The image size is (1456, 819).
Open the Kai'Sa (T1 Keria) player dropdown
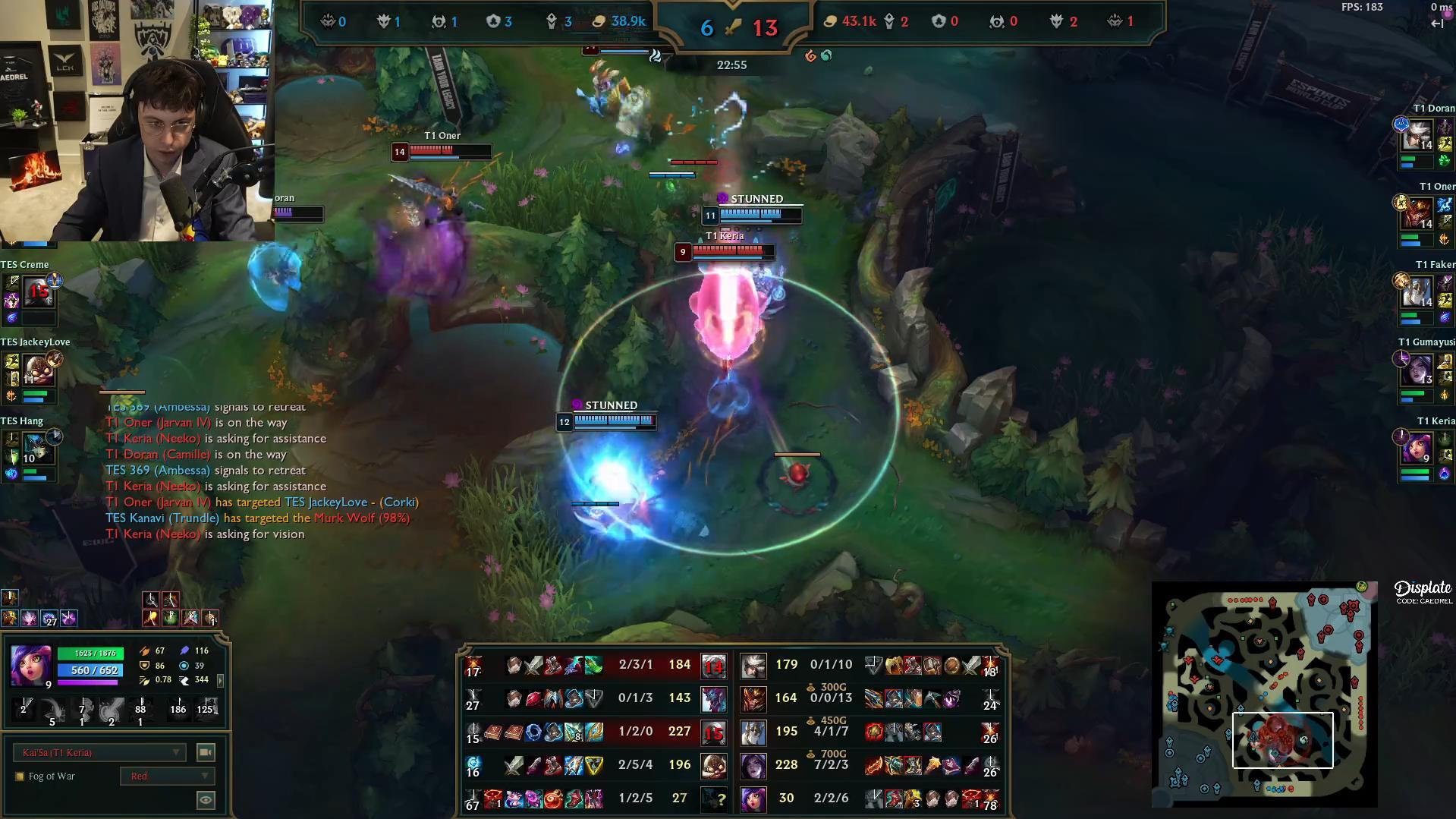pos(99,752)
